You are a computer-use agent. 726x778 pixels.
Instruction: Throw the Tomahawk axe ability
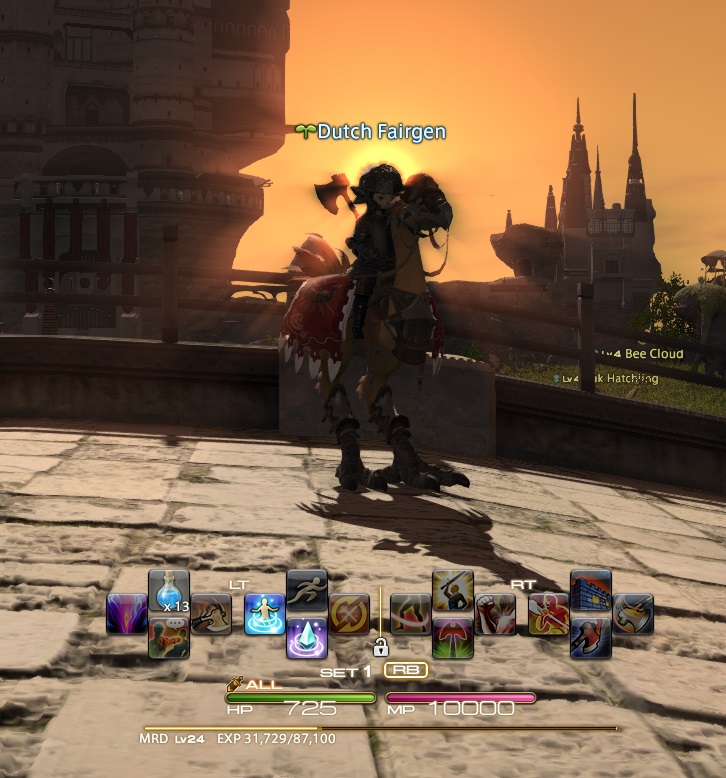coord(211,614)
